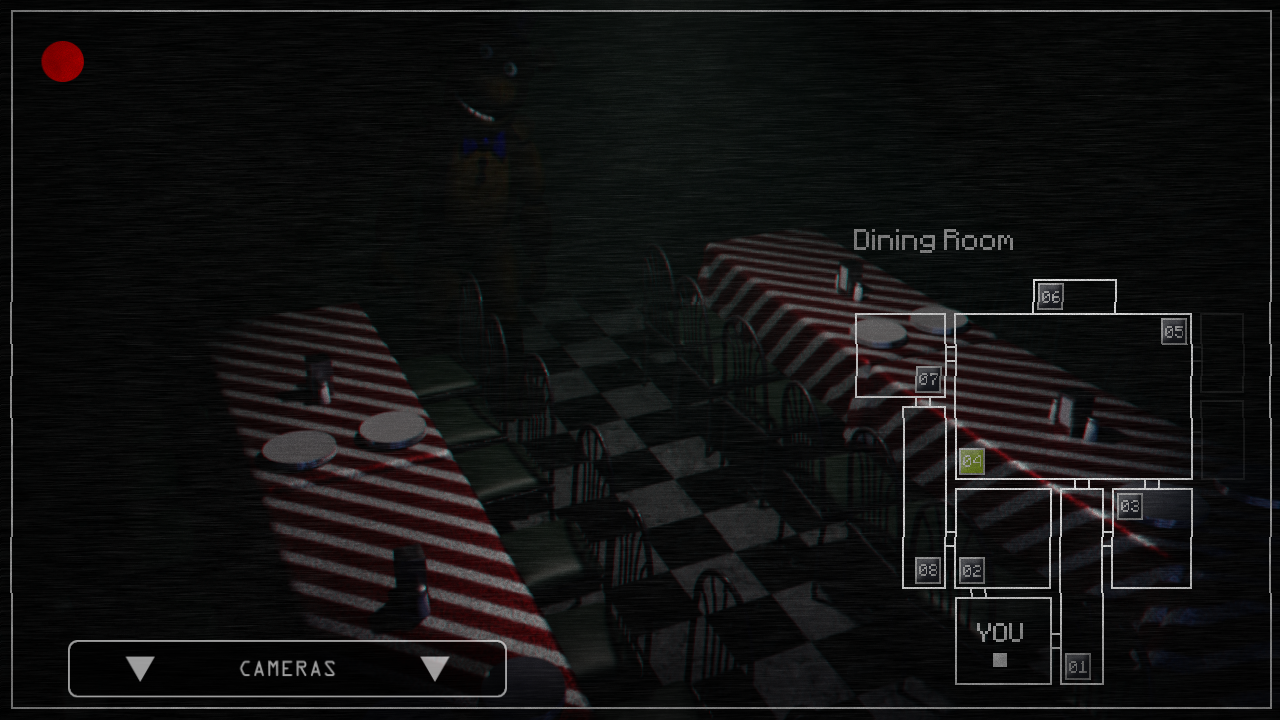View camera 03 feed

(x=1131, y=506)
